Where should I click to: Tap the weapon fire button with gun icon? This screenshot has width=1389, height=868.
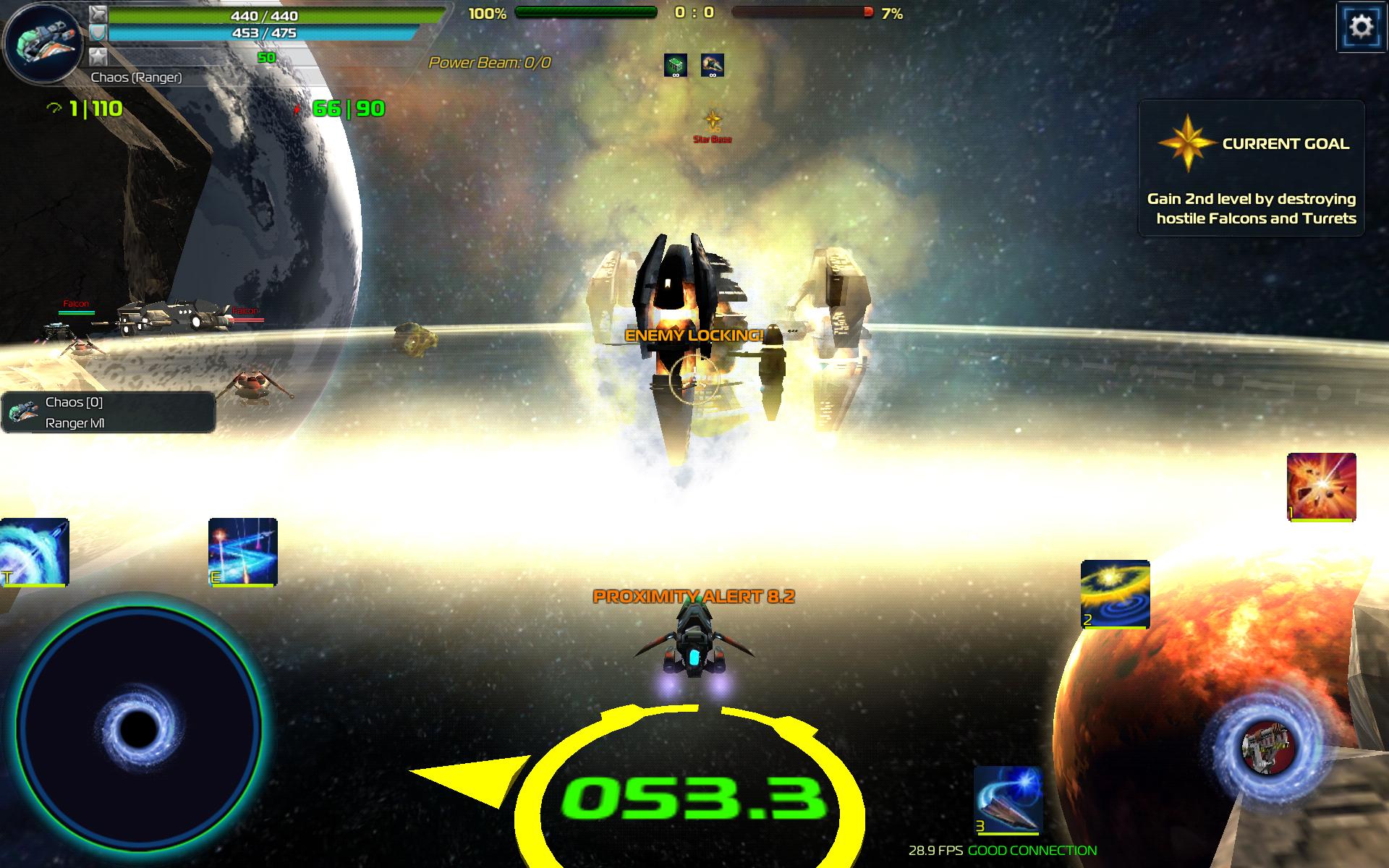[1265, 745]
